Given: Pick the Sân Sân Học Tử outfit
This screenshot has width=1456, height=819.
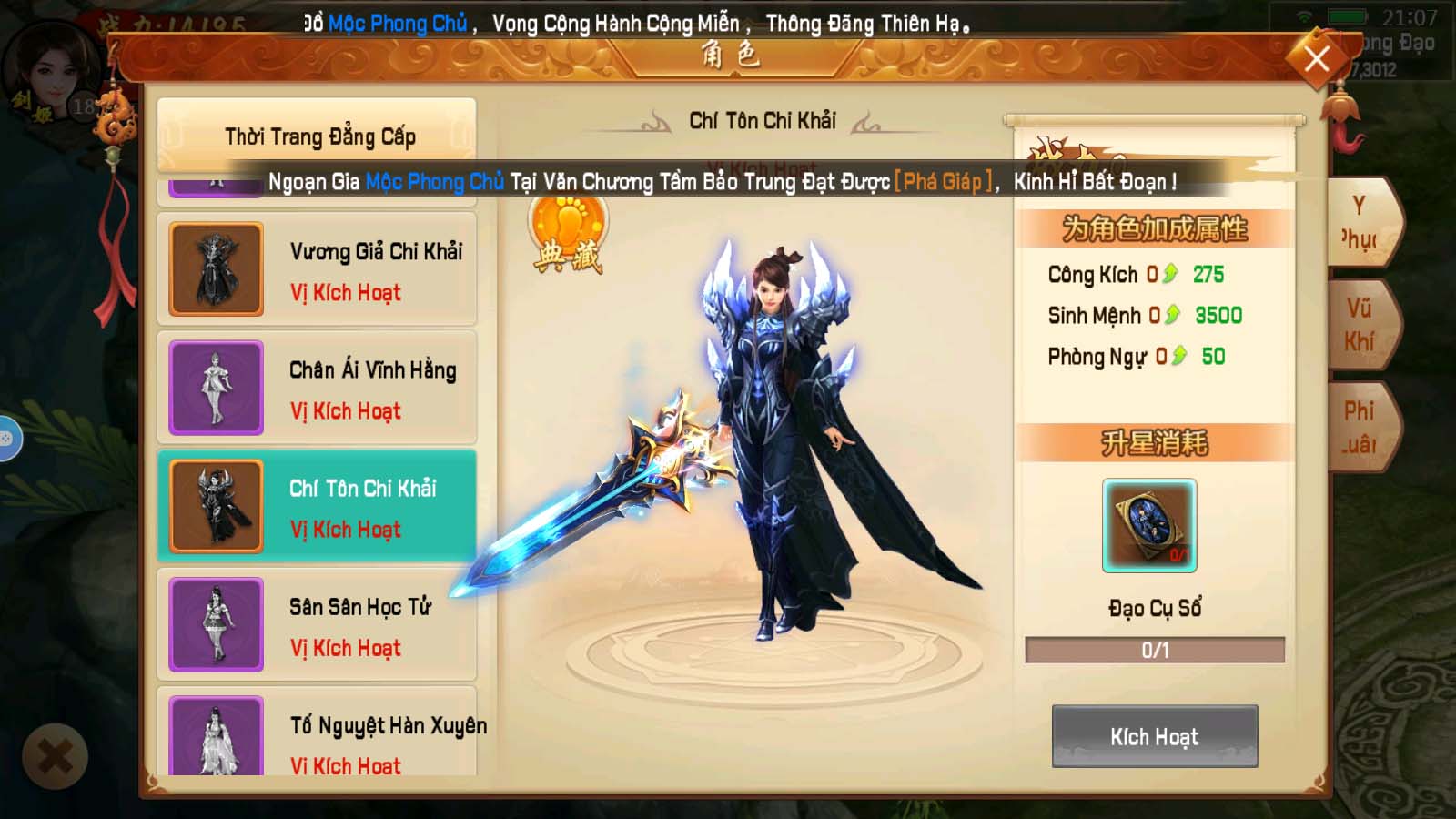Looking at the screenshot, I should pyautogui.click(x=318, y=625).
